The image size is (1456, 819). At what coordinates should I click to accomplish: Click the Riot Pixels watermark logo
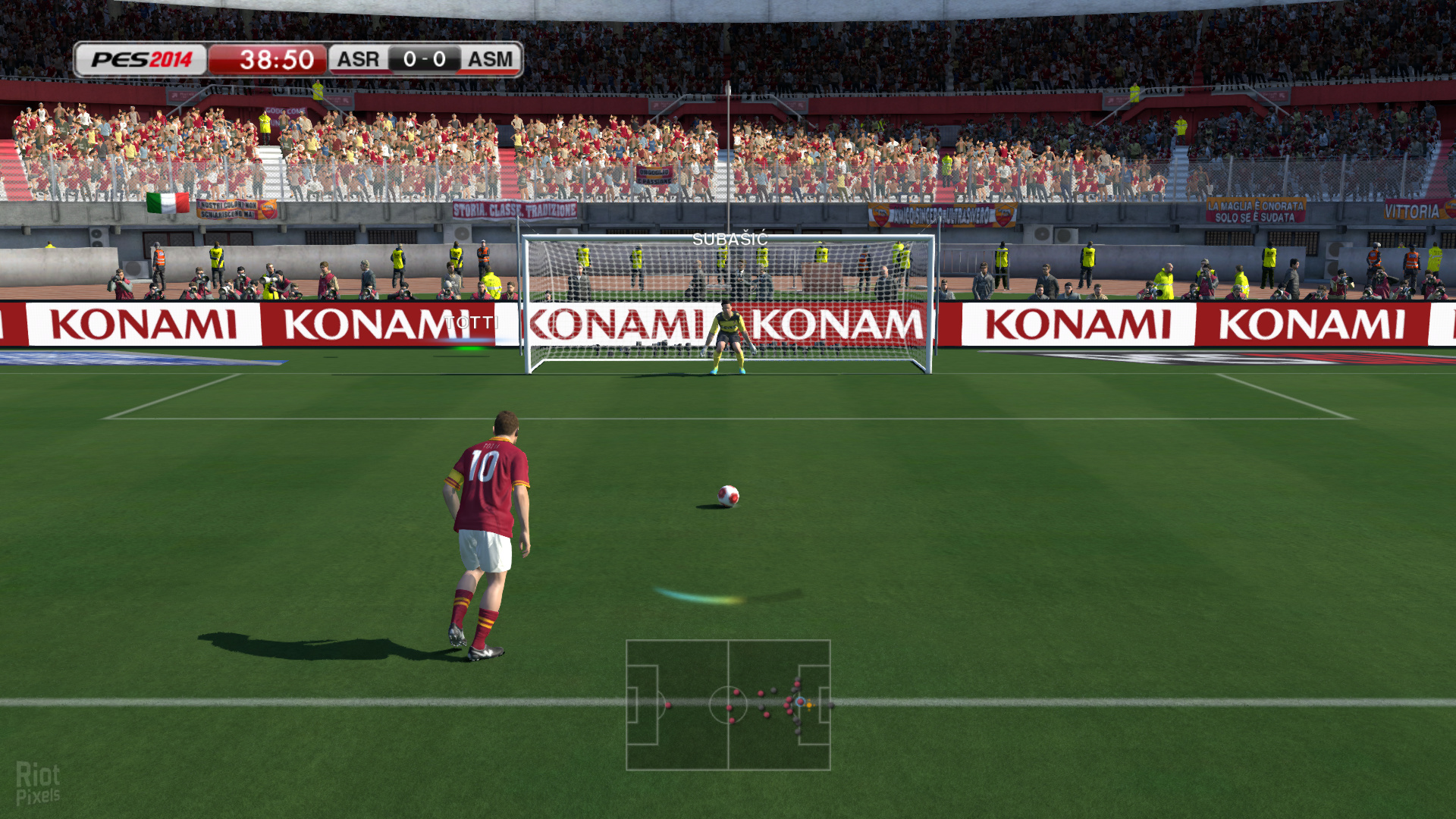click(38, 783)
